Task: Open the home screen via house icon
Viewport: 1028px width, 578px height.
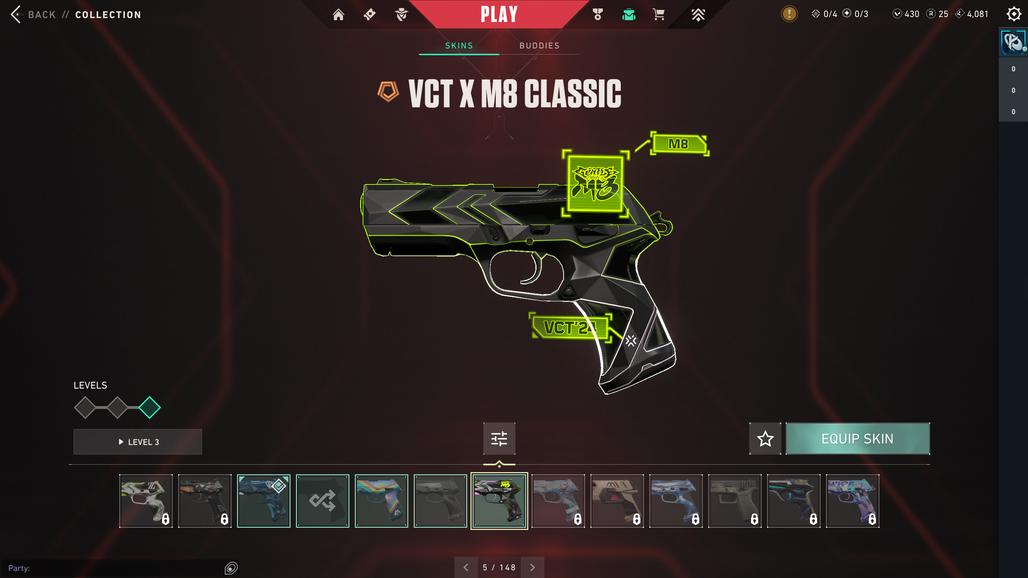Action: [x=338, y=15]
